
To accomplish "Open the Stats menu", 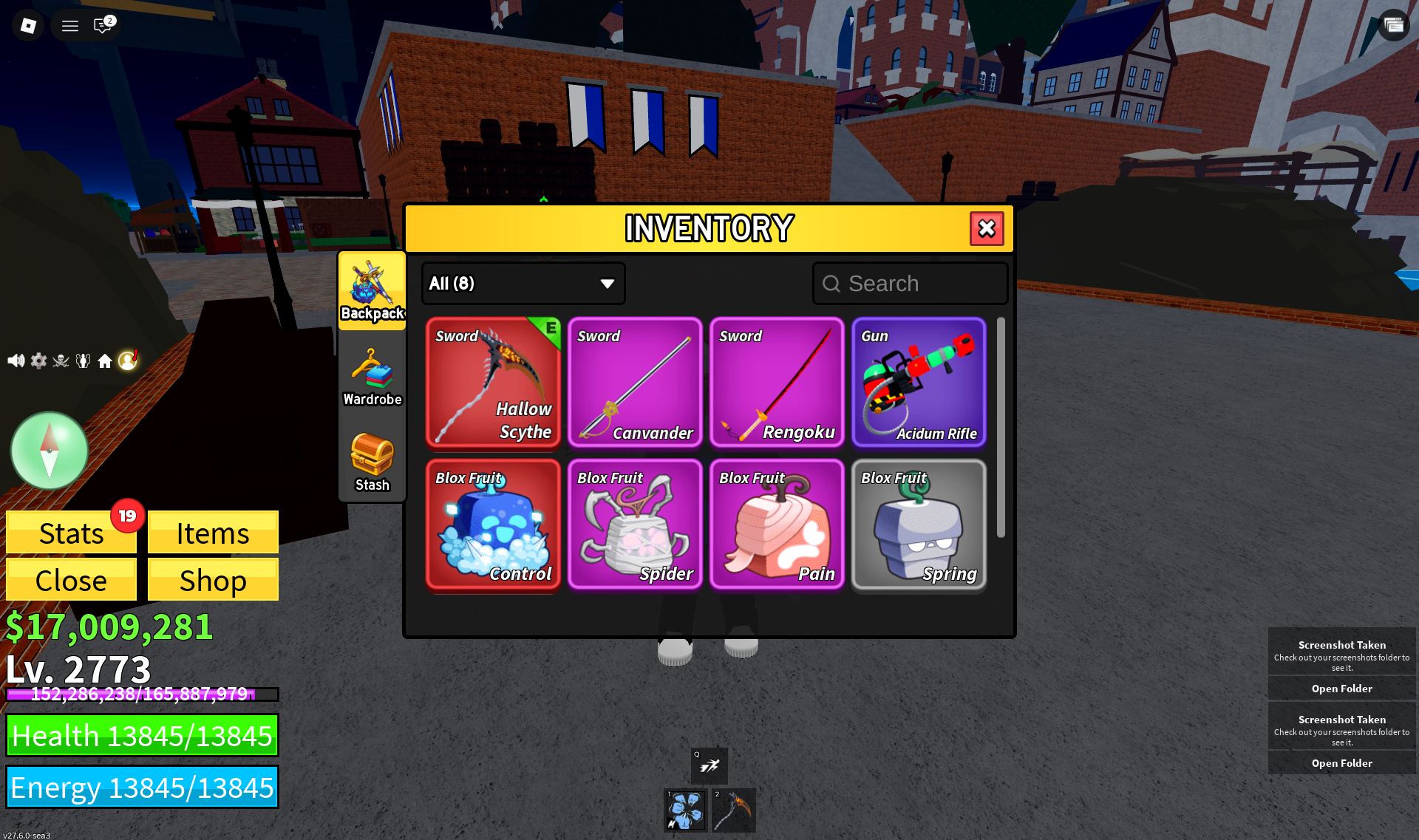I will [x=71, y=533].
